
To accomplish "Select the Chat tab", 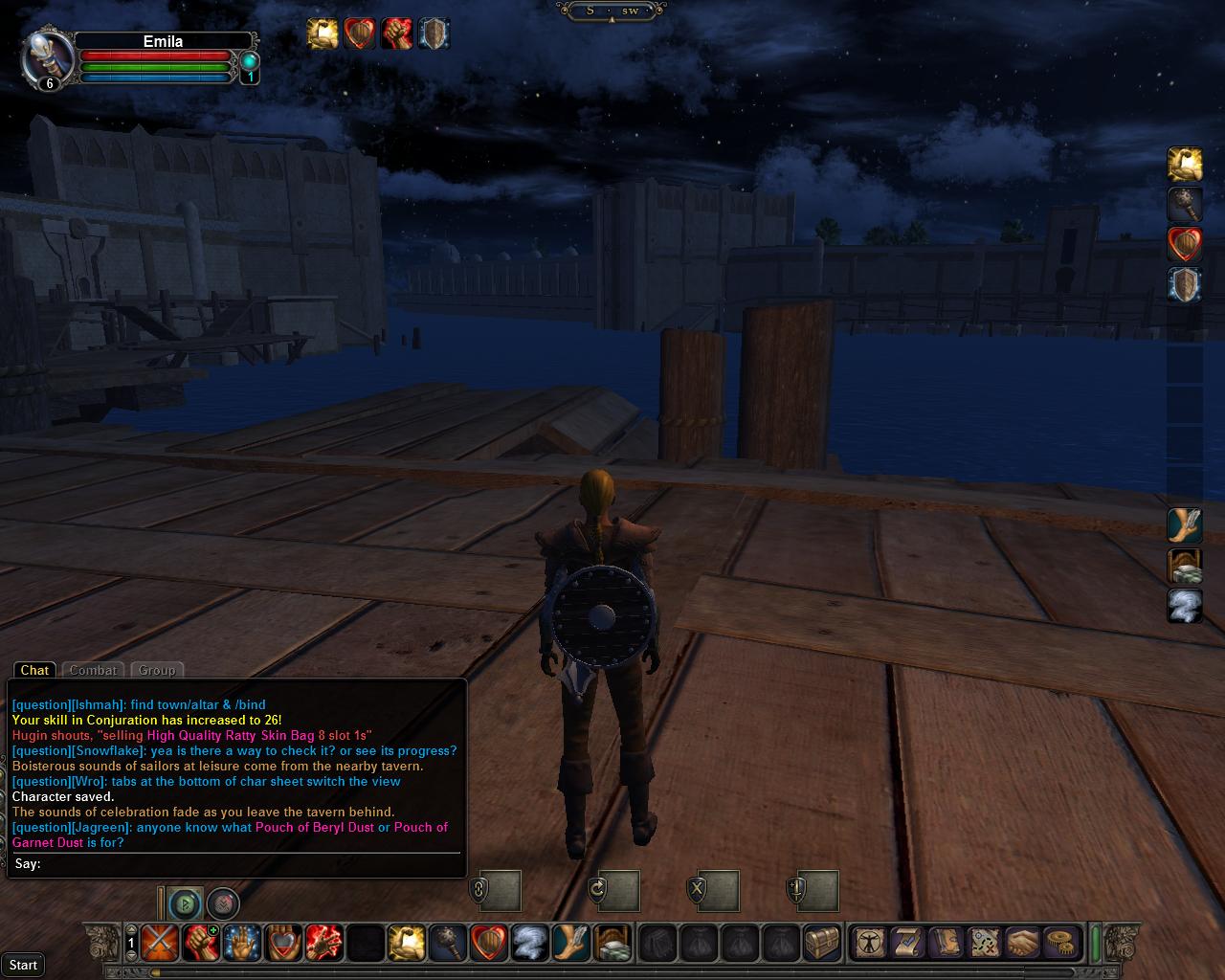I will tap(34, 670).
